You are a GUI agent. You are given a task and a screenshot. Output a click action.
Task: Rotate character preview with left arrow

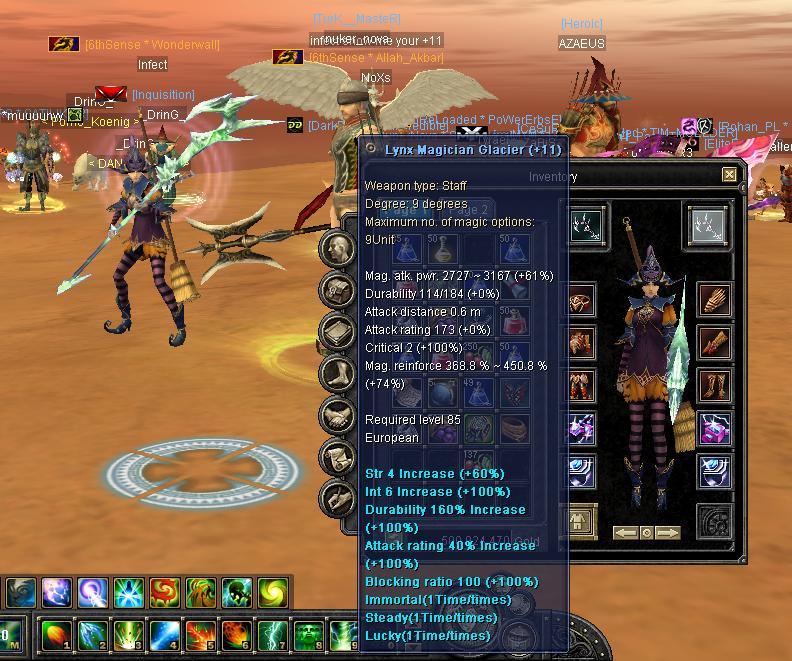(625, 533)
